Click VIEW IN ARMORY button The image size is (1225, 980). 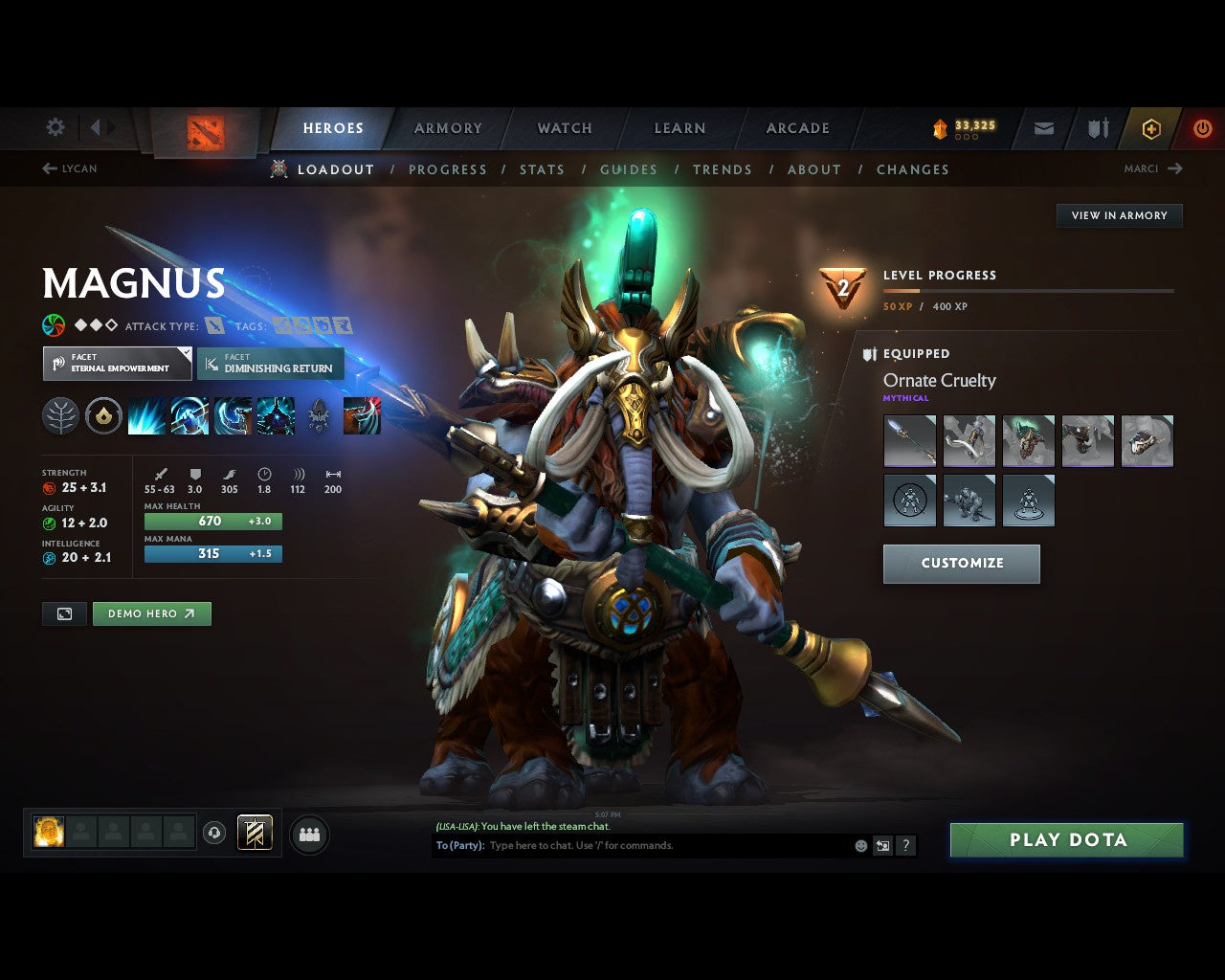(1119, 215)
